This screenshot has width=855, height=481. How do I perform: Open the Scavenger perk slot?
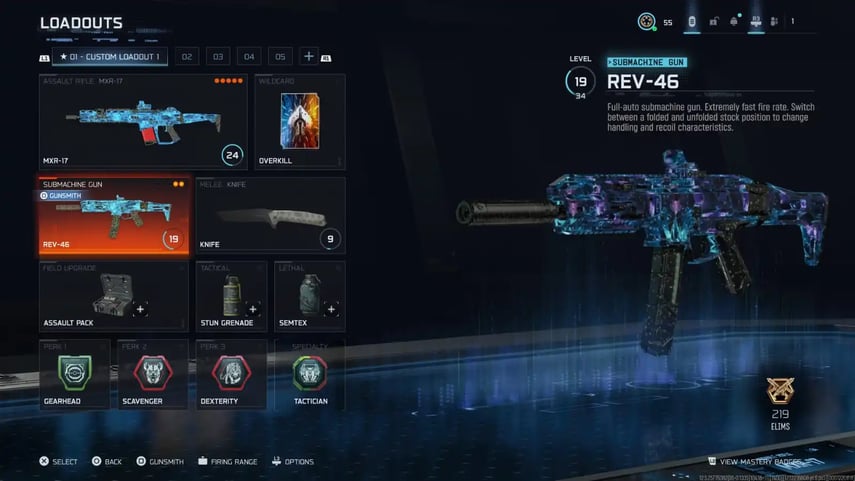pos(152,374)
